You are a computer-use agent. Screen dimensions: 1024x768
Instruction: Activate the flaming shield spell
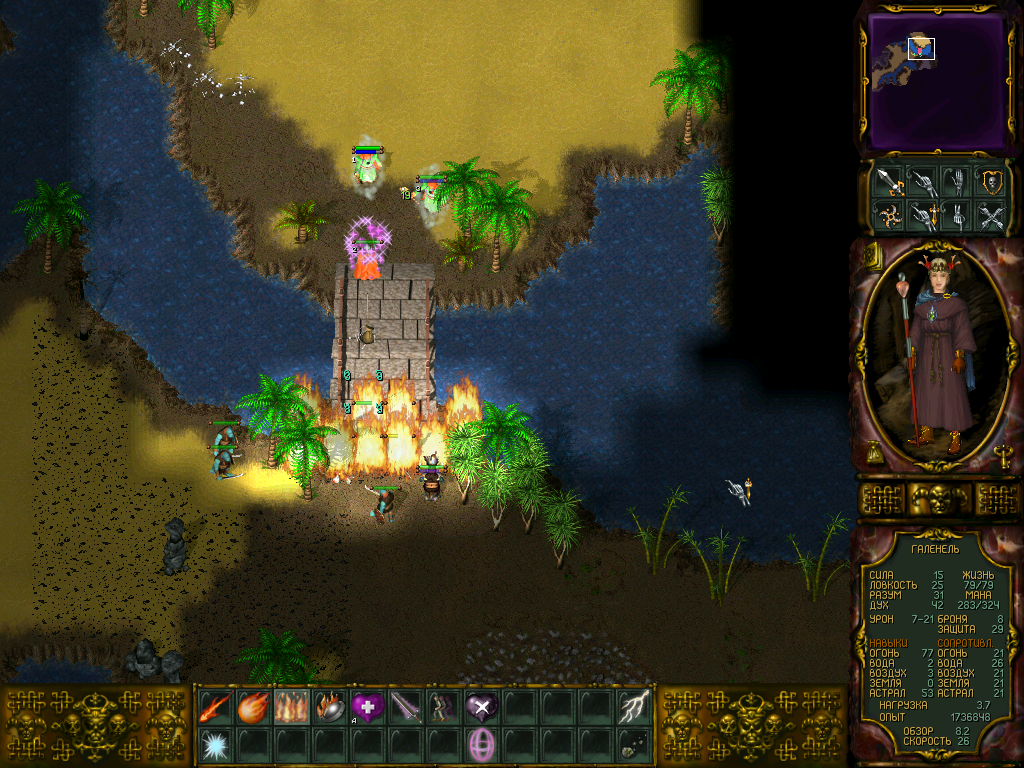(329, 707)
